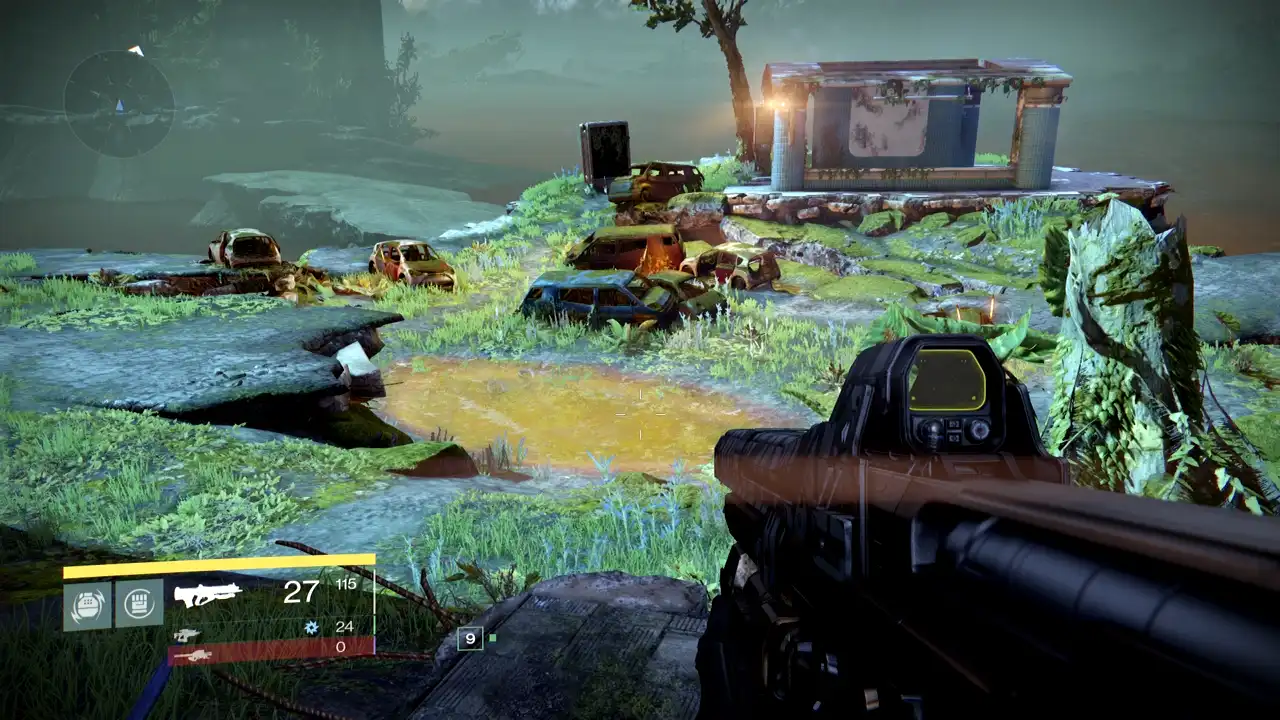Click the special ammo count reading 24
This screenshot has height=720, width=1280.
click(344, 627)
